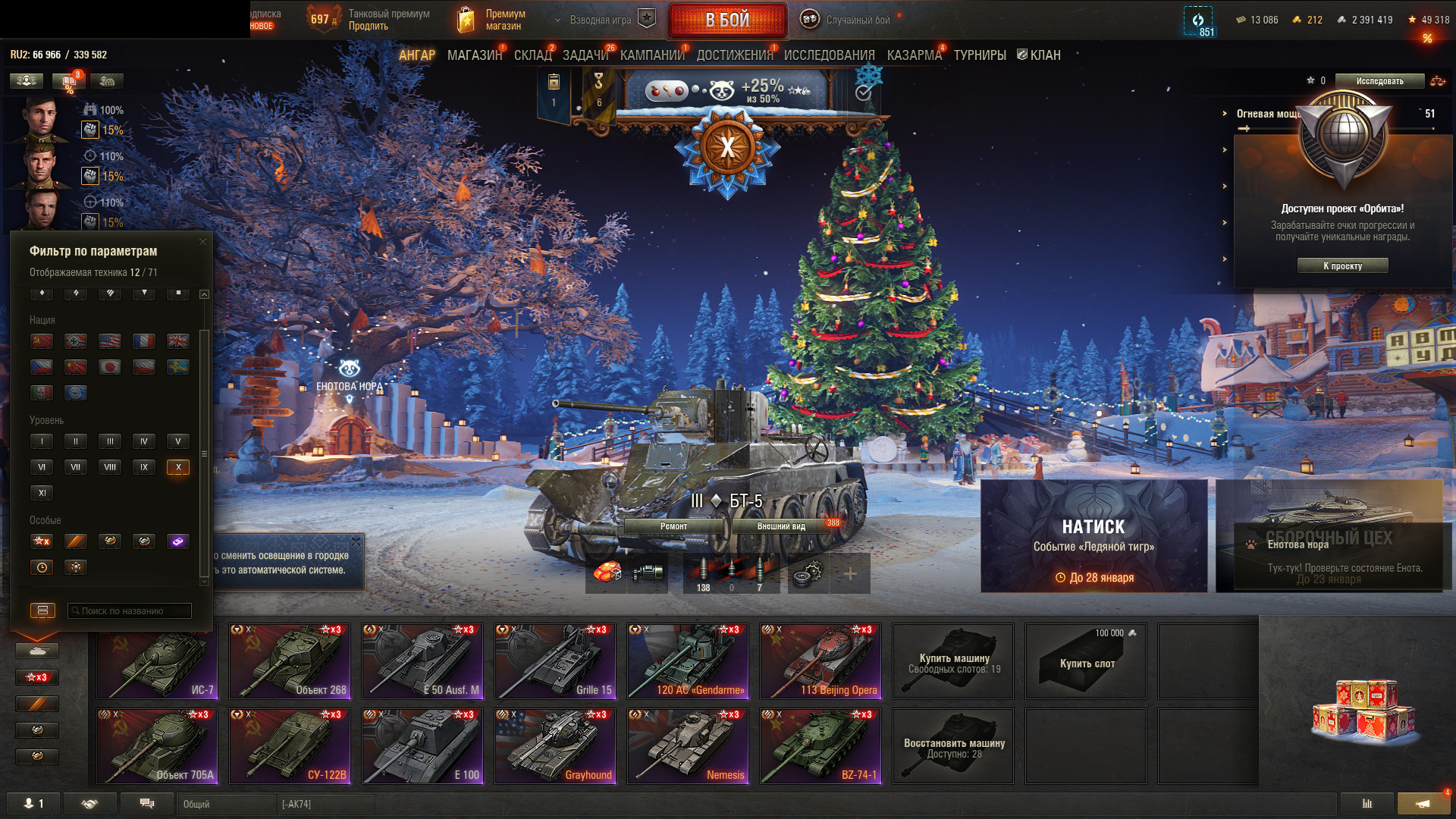Viewport: 1456px width, 819px height.
Task: Open Внешний вид customization
Action: (x=781, y=526)
